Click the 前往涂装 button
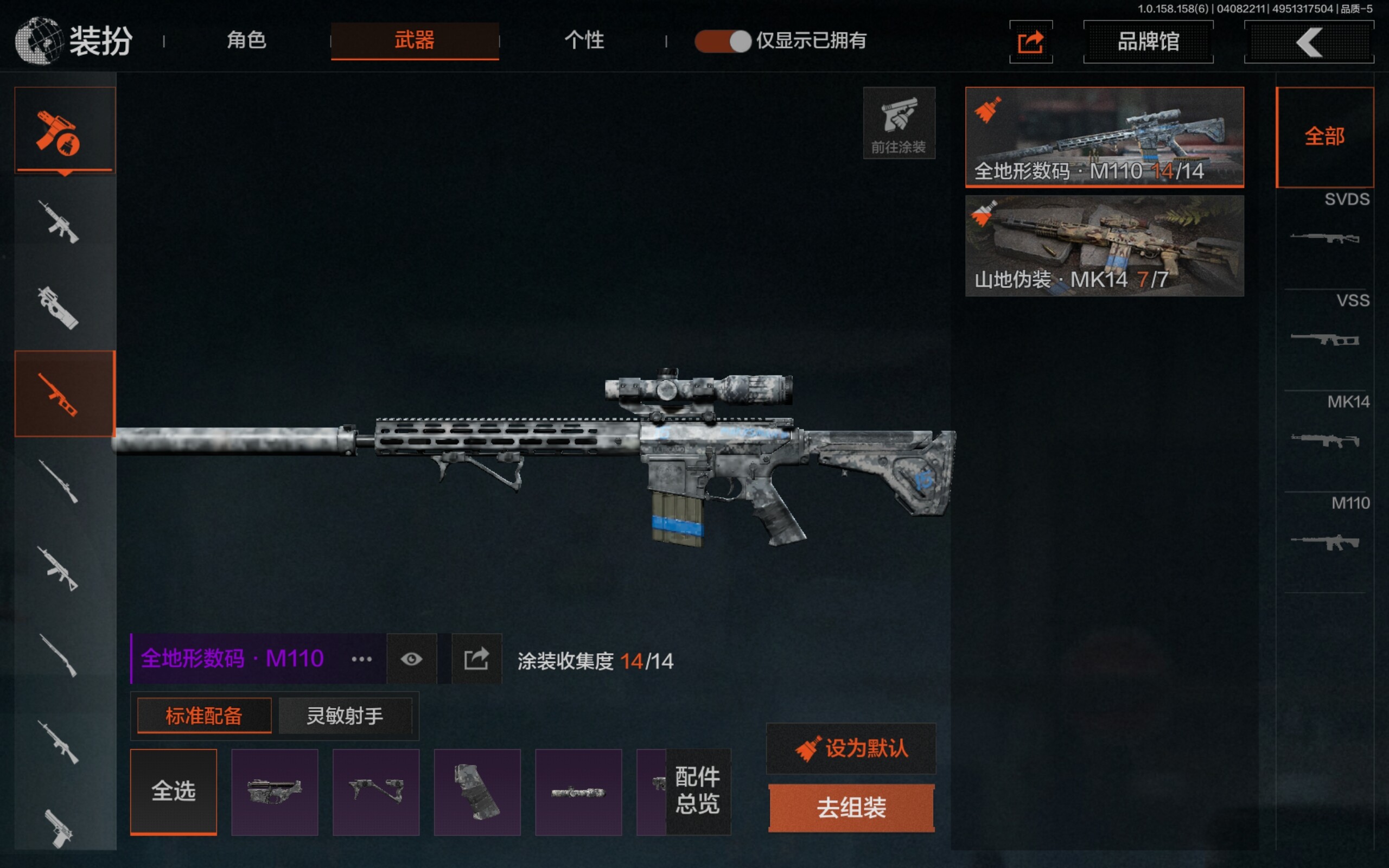1389x868 pixels. 899,123
